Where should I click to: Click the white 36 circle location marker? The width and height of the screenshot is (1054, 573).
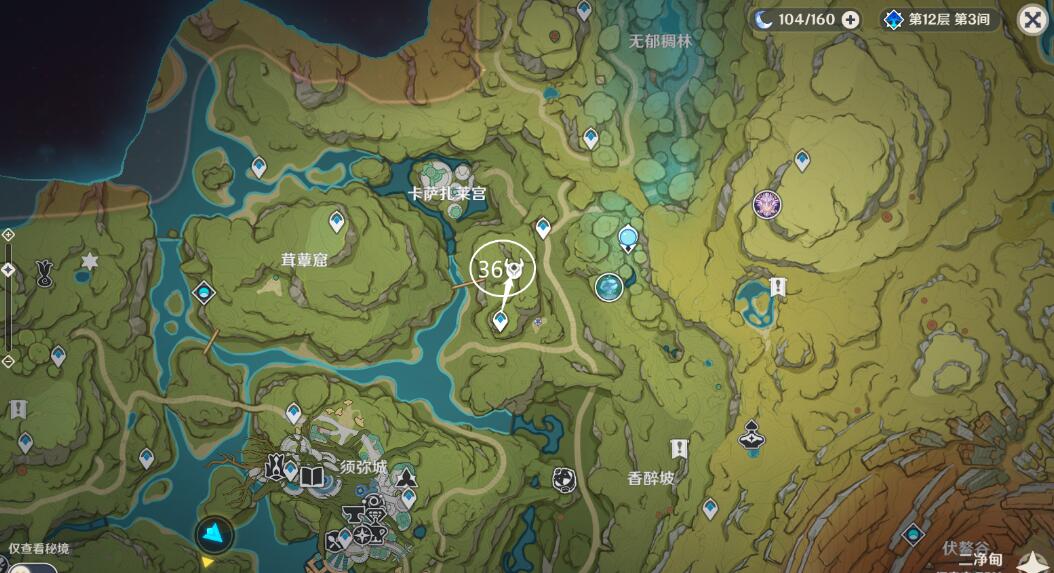coord(502,268)
